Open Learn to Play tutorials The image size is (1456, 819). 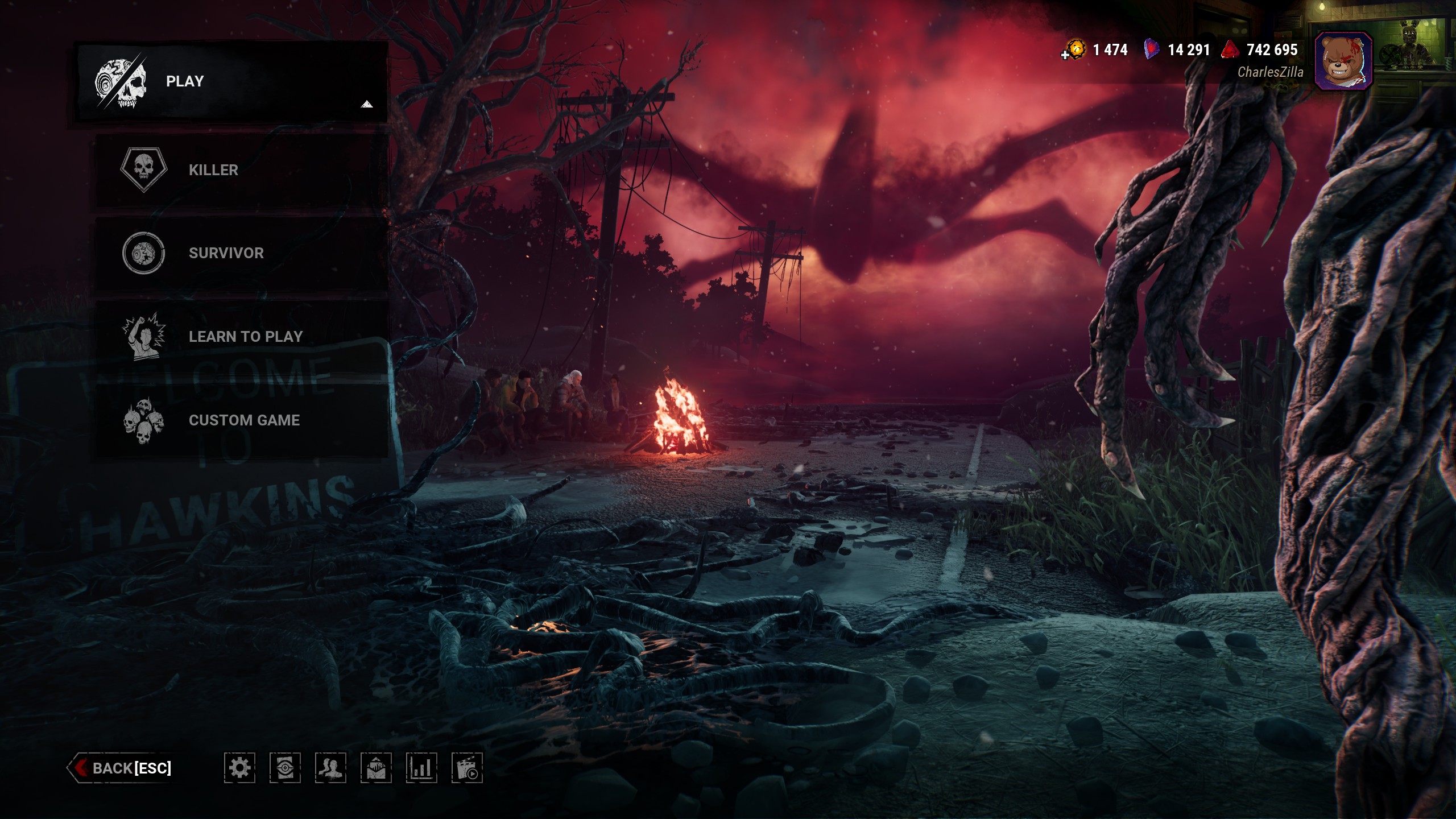click(x=241, y=337)
